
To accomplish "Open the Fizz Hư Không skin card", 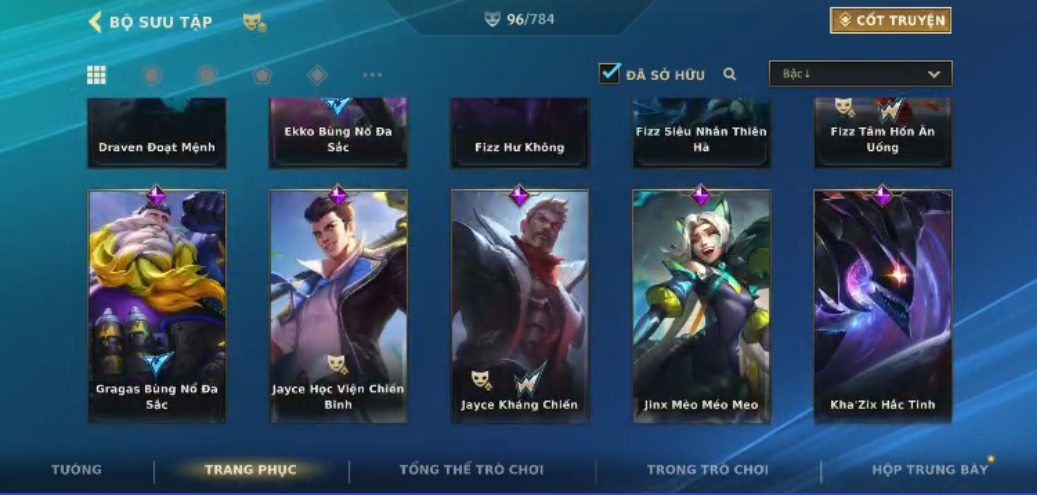I will click(519, 133).
